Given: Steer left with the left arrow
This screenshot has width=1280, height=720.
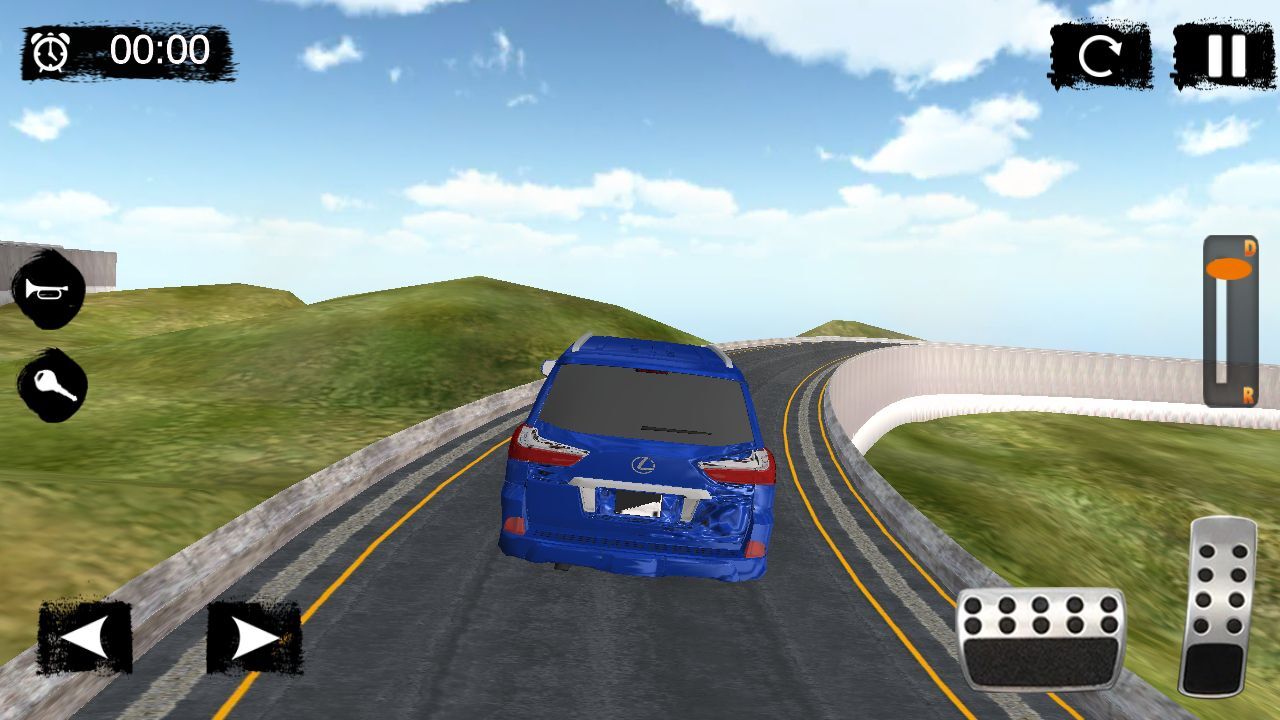Looking at the screenshot, I should tap(85, 637).
